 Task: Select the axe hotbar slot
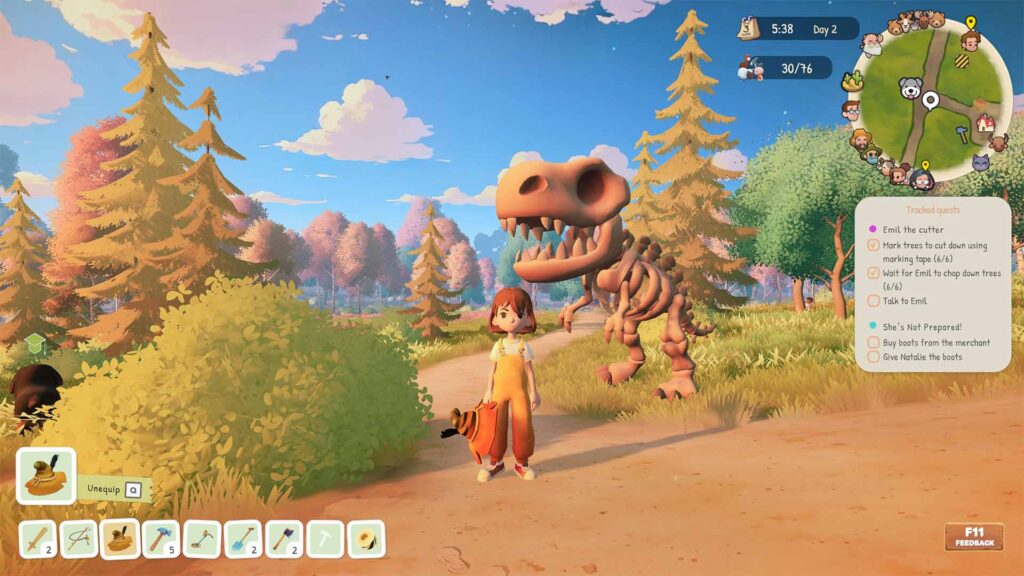click(x=284, y=540)
